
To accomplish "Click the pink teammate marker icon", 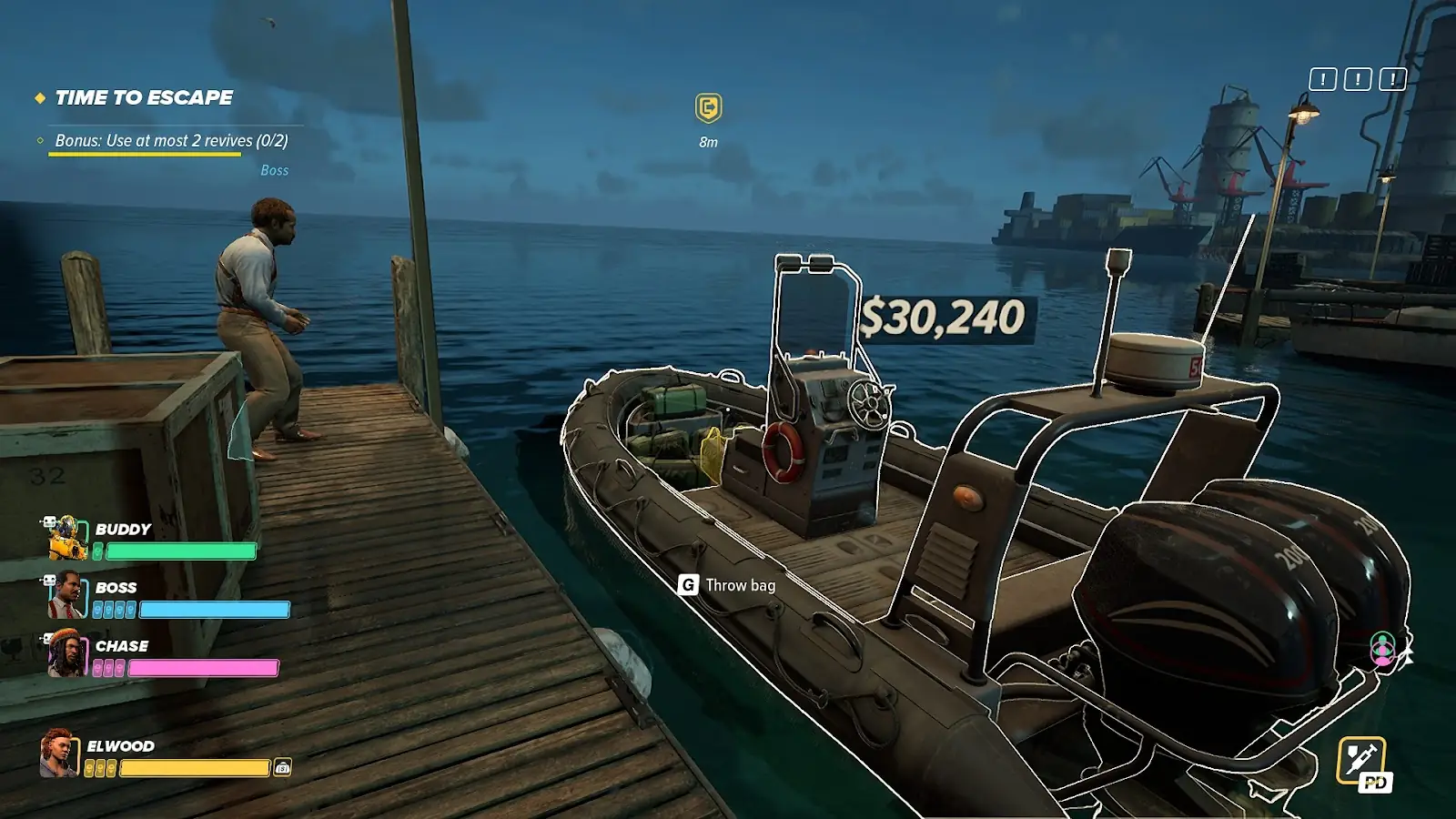I will pyautogui.click(x=1383, y=648).
